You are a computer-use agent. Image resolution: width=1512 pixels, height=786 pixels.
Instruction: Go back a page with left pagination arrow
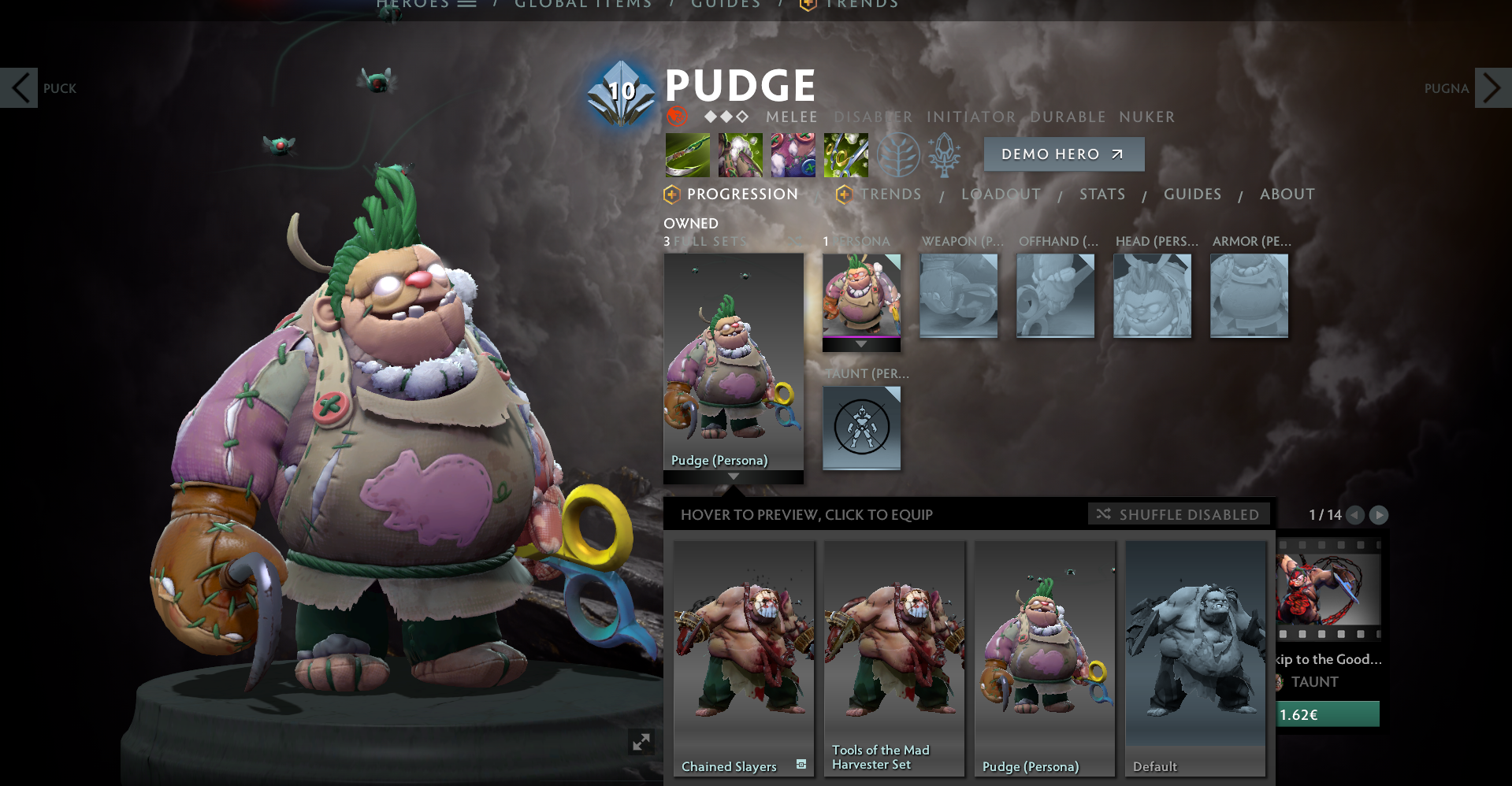(1354, 516)
